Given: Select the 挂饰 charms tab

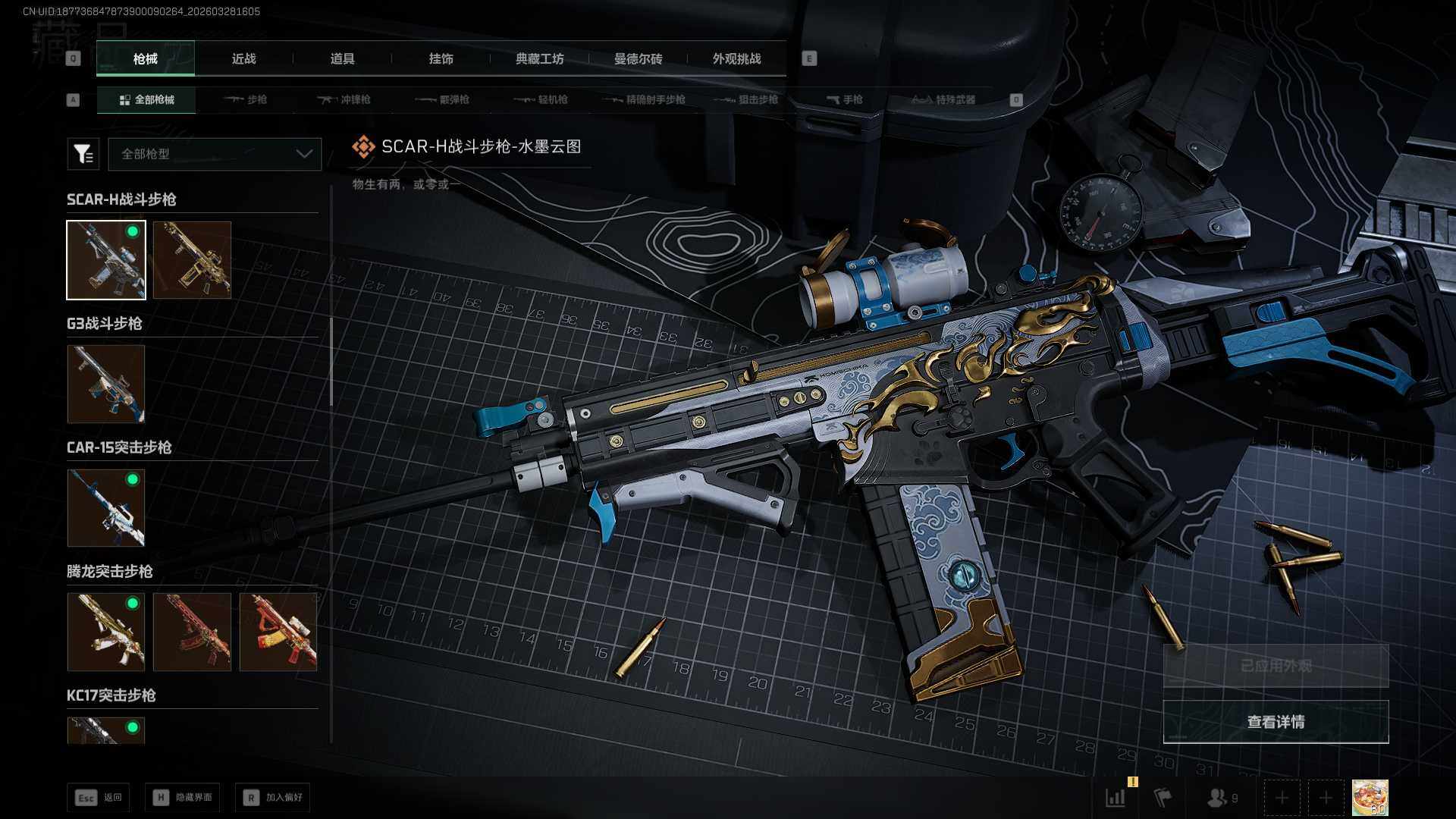Looking at the screenshot, I should [441, 59].
